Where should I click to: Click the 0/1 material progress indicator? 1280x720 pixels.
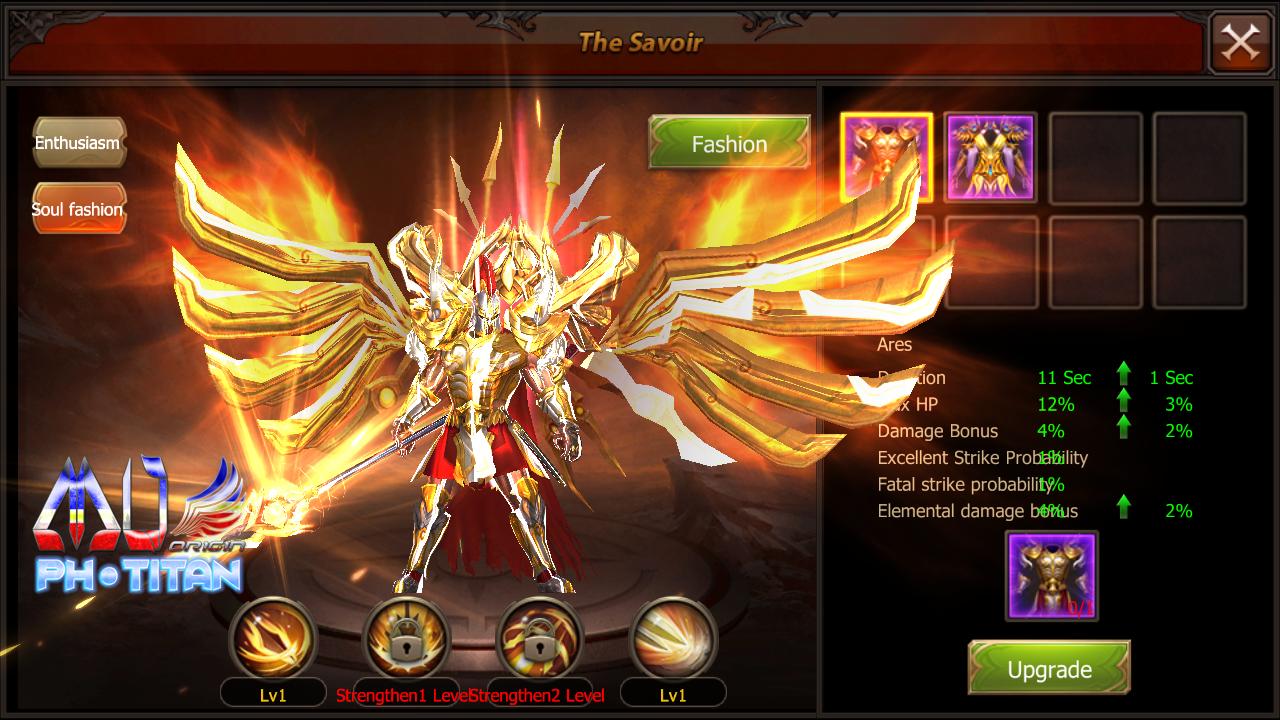[x=1083, y=608]
